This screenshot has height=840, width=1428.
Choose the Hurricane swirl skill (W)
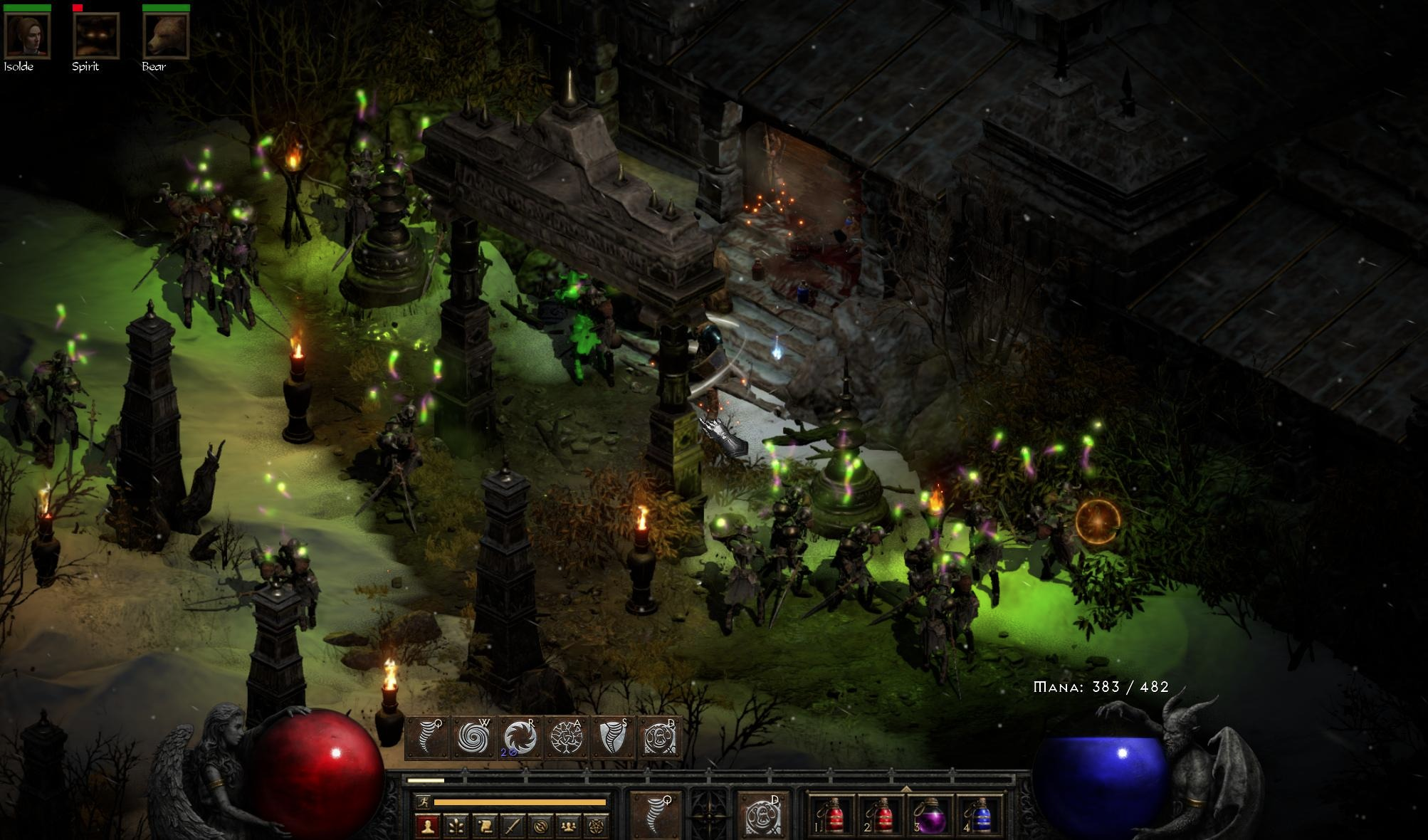click(473, 737)
